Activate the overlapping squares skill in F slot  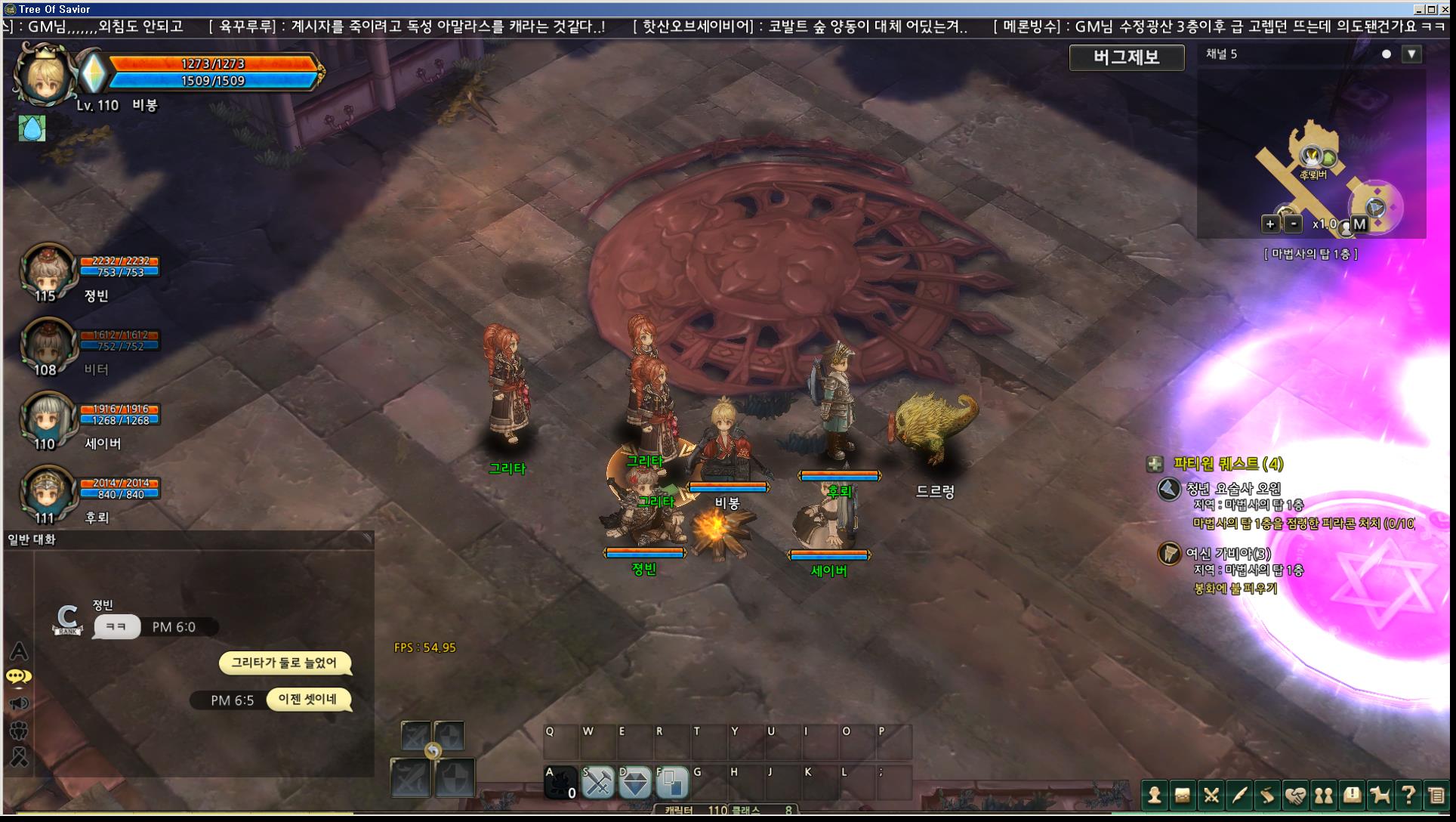[672, 783]
